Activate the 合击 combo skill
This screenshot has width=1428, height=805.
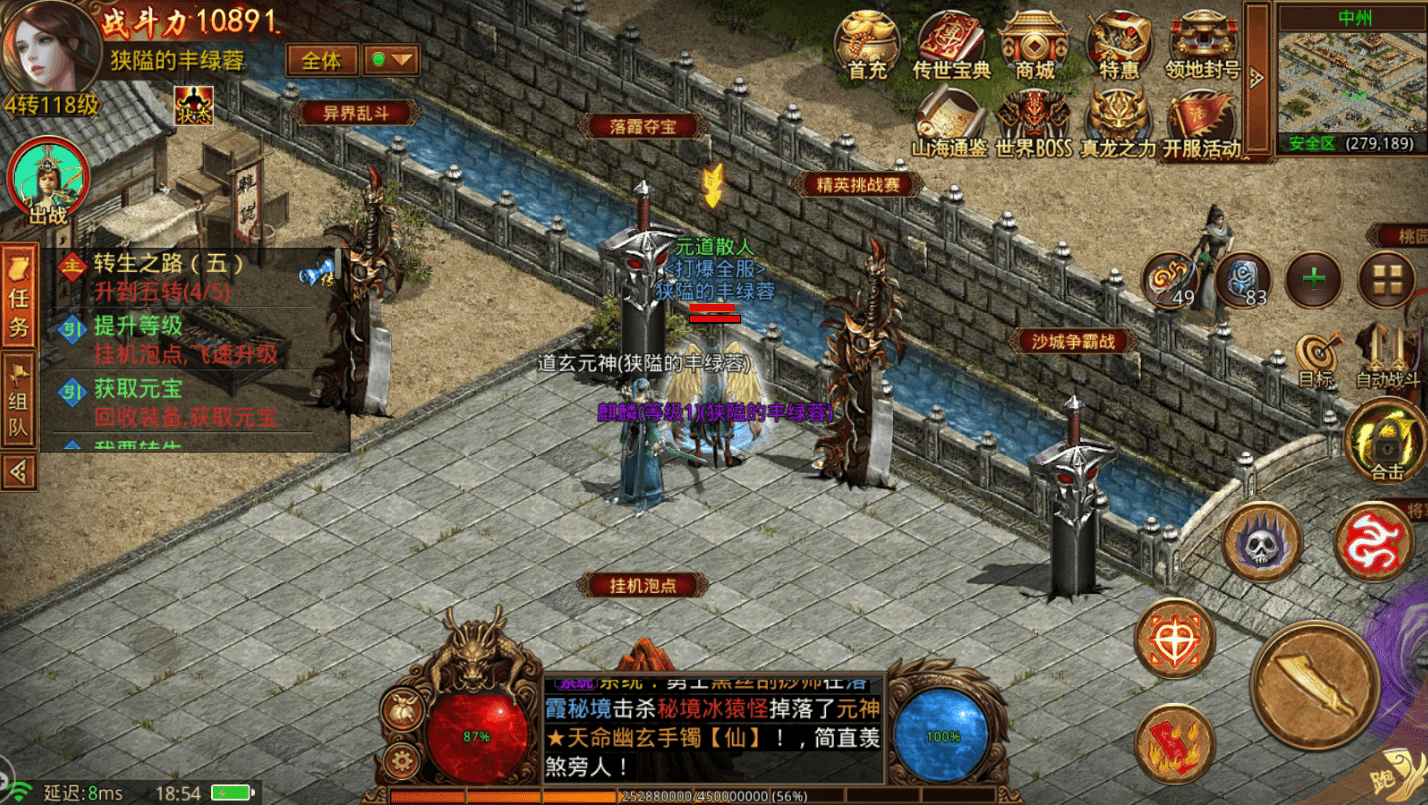coord(1386,441)
